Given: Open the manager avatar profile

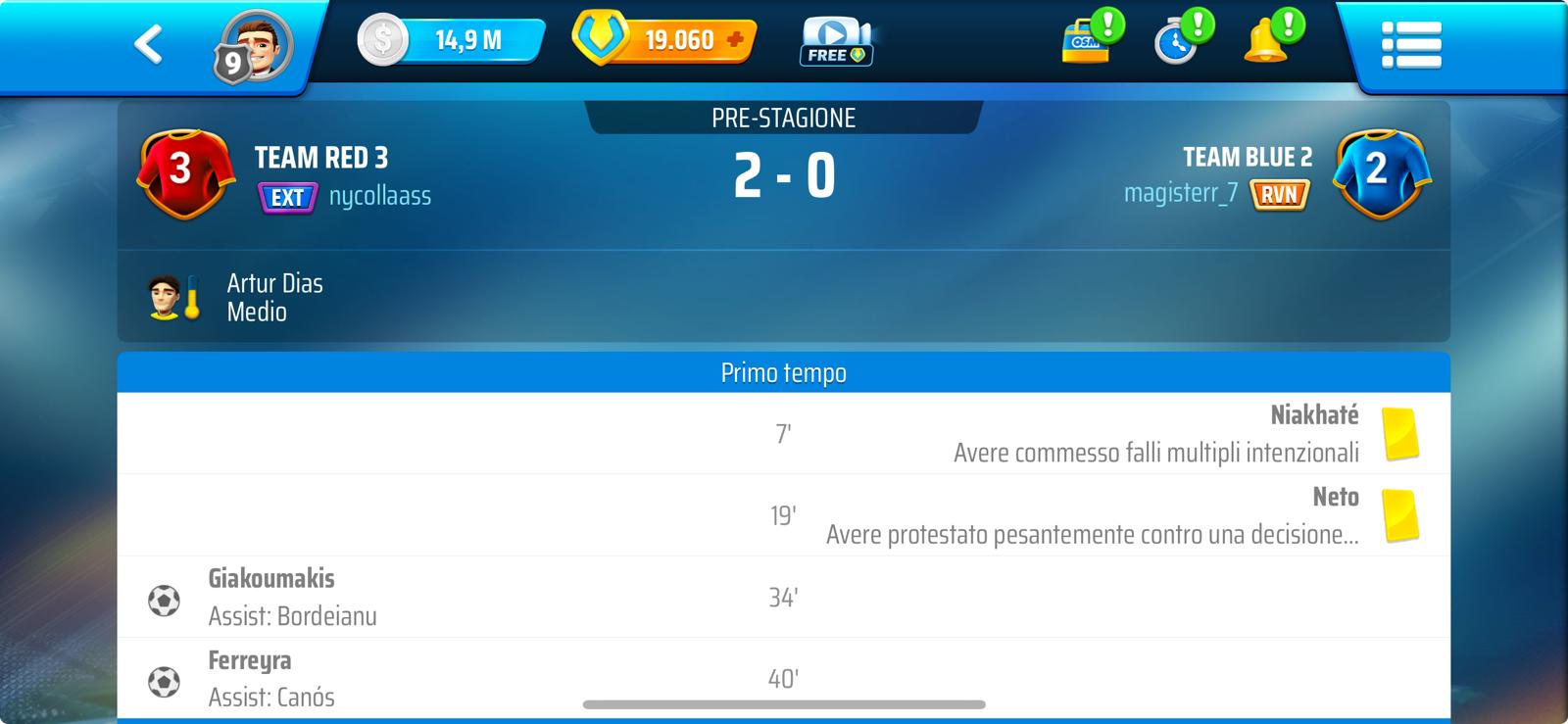Looking at the screenshot, I should (256, 46).
